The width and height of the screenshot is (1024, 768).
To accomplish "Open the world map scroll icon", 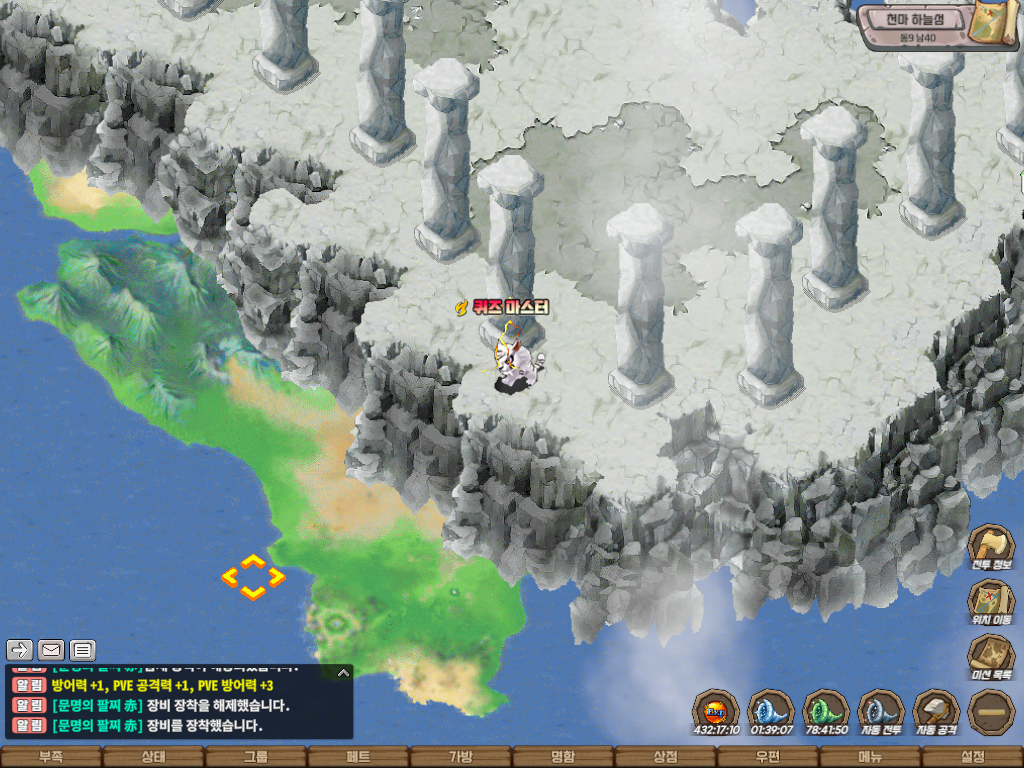I will point(996,24).
